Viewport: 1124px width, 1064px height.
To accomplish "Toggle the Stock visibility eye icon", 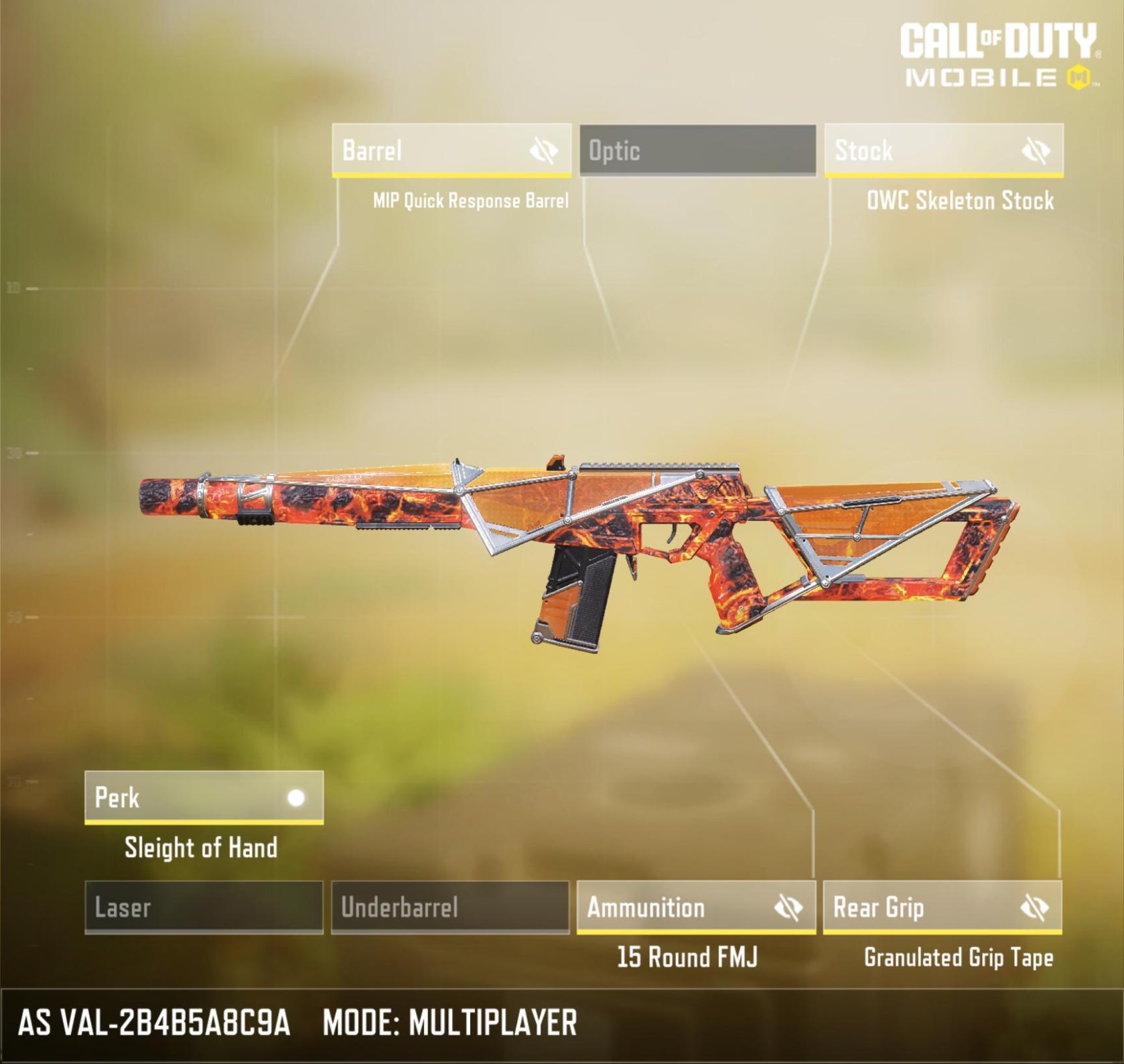I will 1036,151.
